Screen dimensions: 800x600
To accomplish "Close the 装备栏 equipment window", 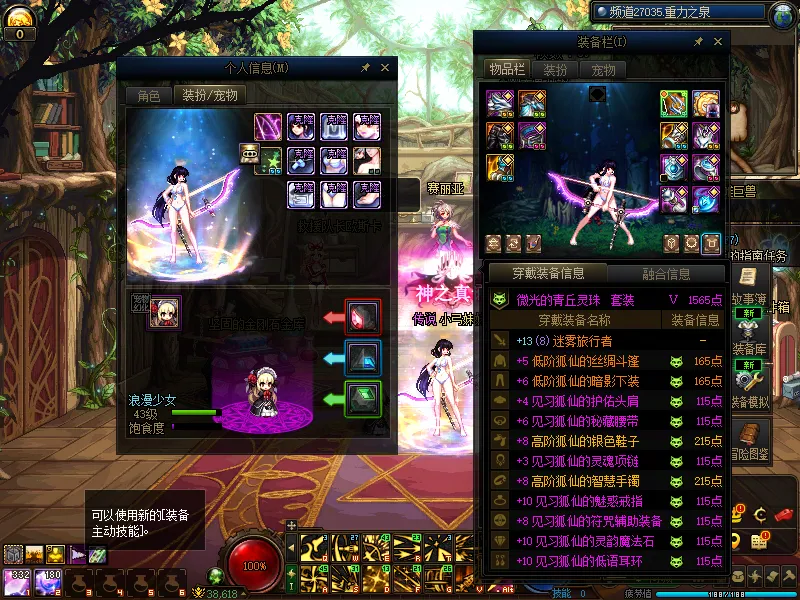I will click(717, 41).
